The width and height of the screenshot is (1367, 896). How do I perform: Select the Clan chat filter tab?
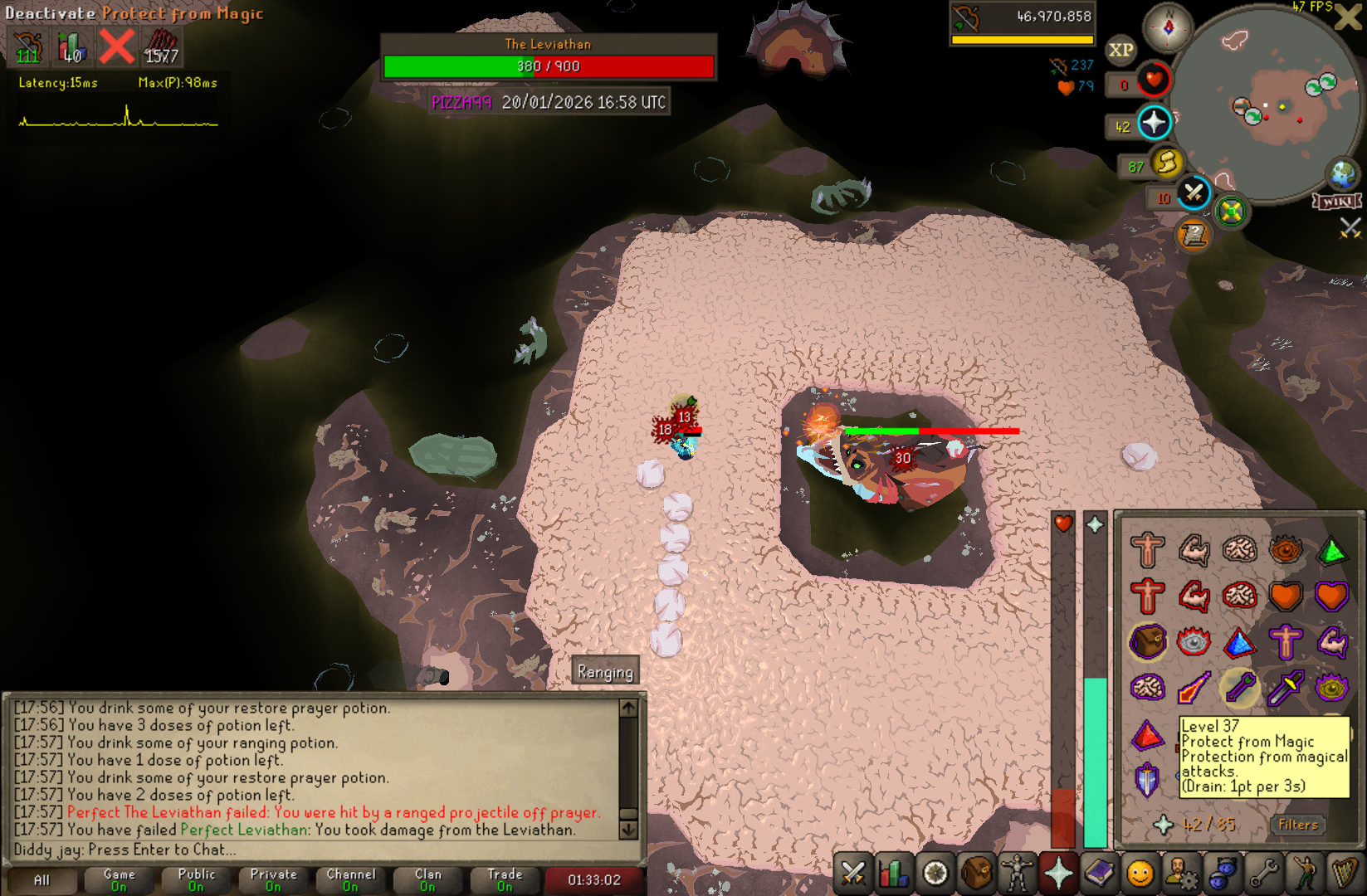(x=427, y=879)
